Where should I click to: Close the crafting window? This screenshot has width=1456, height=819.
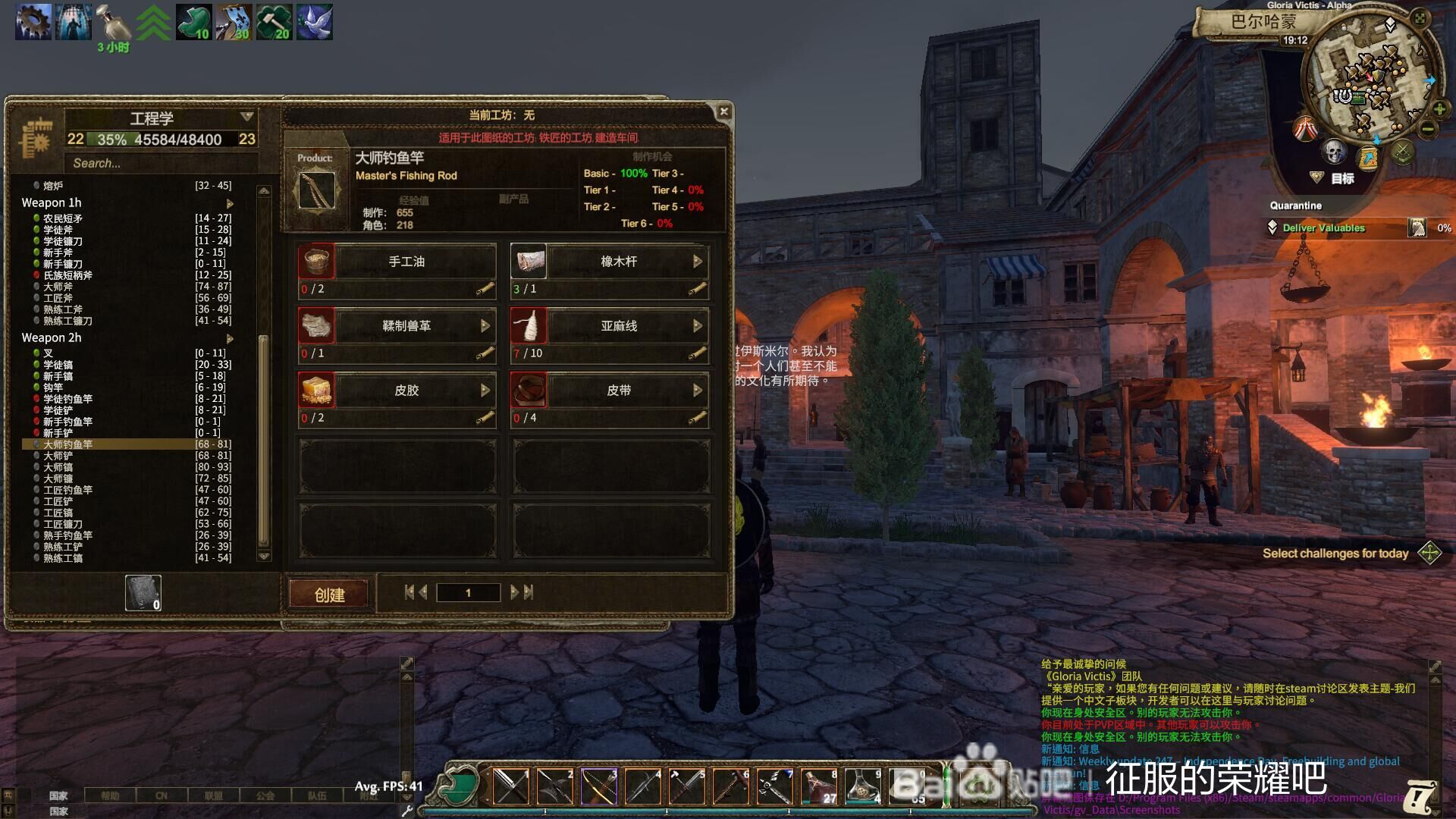723,111
